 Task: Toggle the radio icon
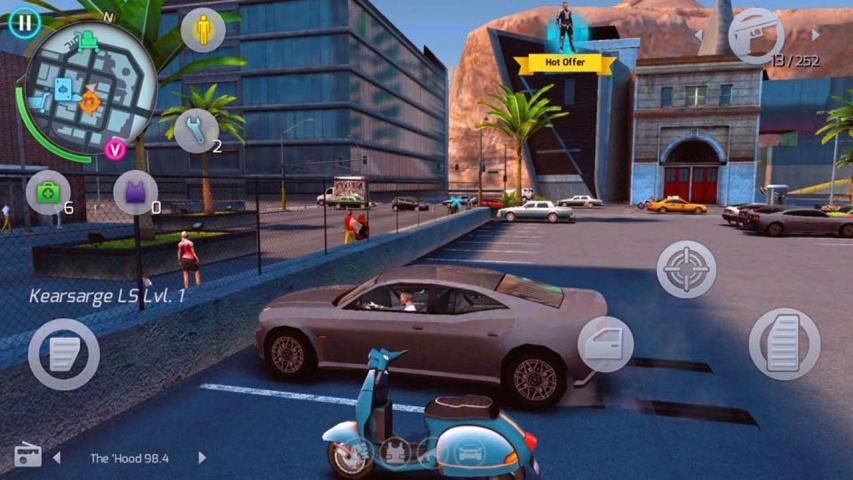click(x=27, y=457)
